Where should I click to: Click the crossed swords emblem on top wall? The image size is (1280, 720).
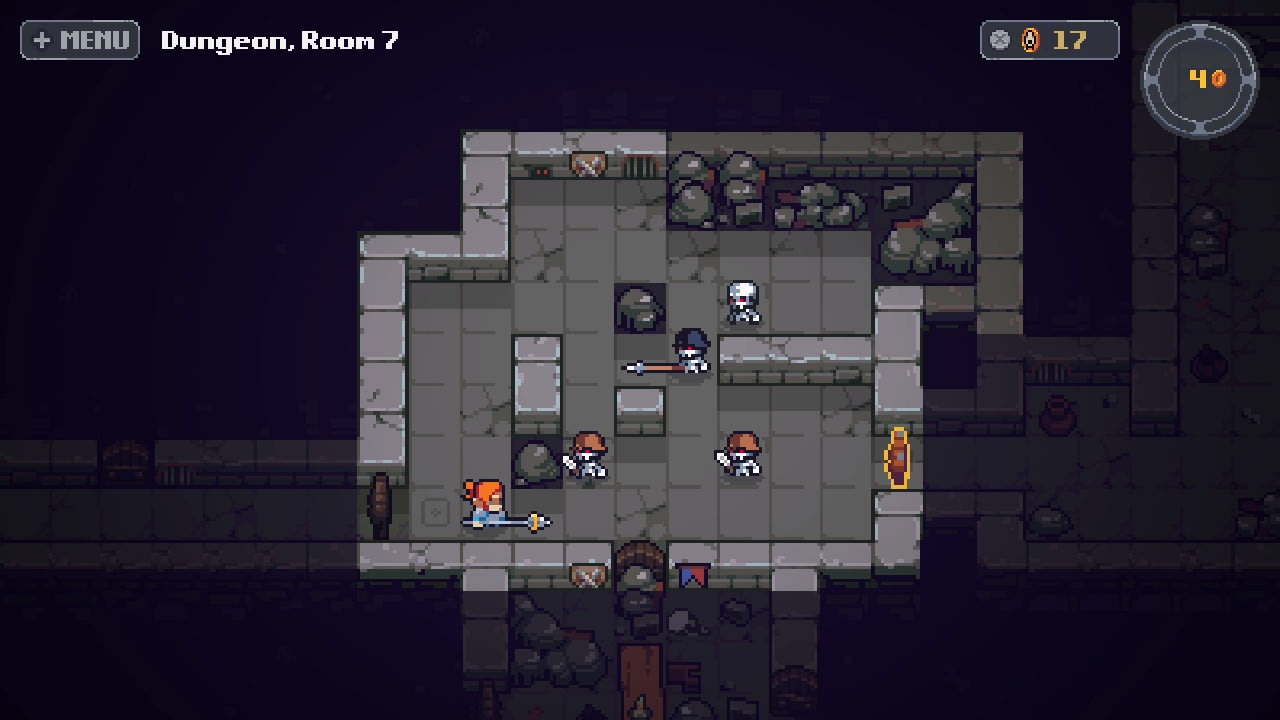[588, 165]
